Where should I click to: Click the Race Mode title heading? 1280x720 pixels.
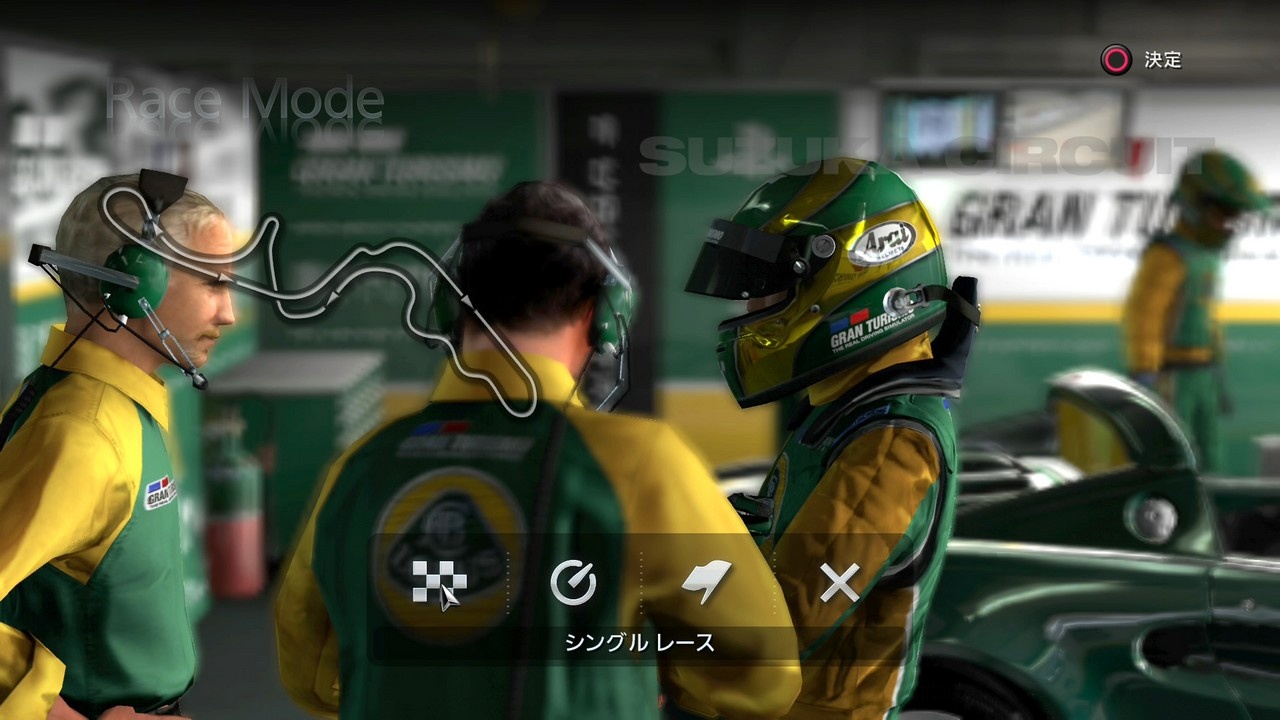pyautogui.click(x=243, y=102)
